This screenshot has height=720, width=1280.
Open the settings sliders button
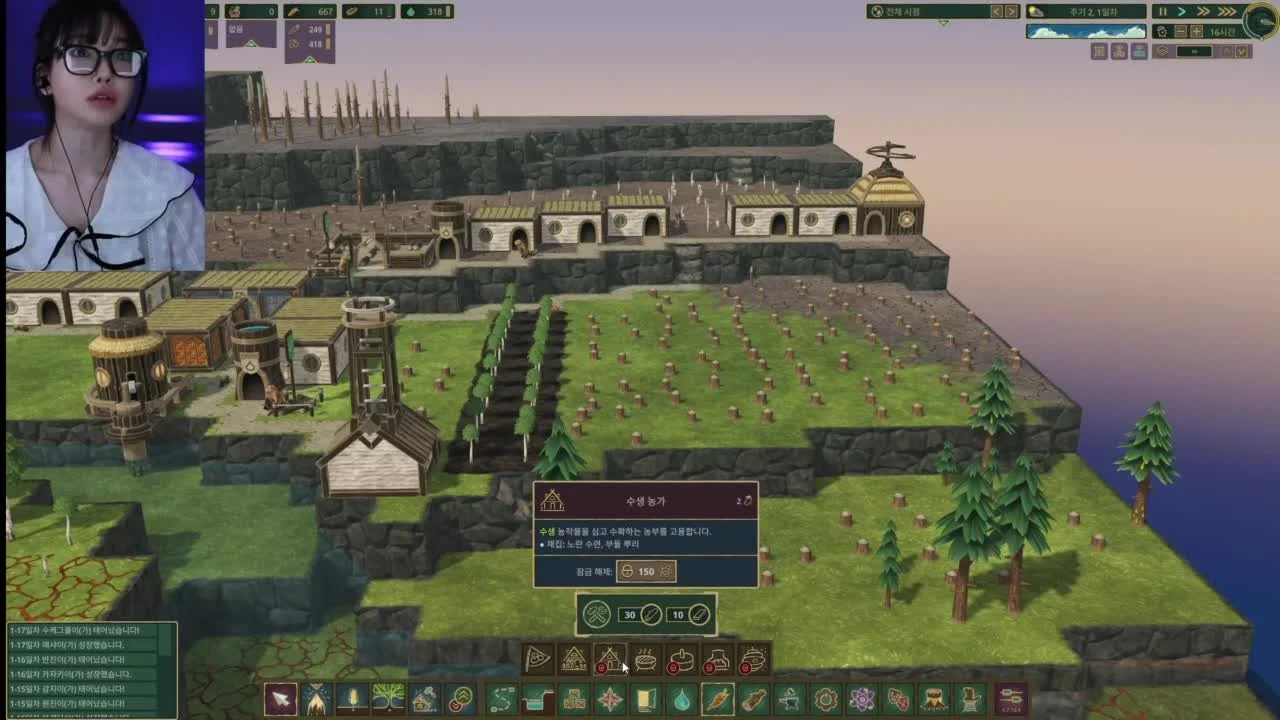(1011, 699)
